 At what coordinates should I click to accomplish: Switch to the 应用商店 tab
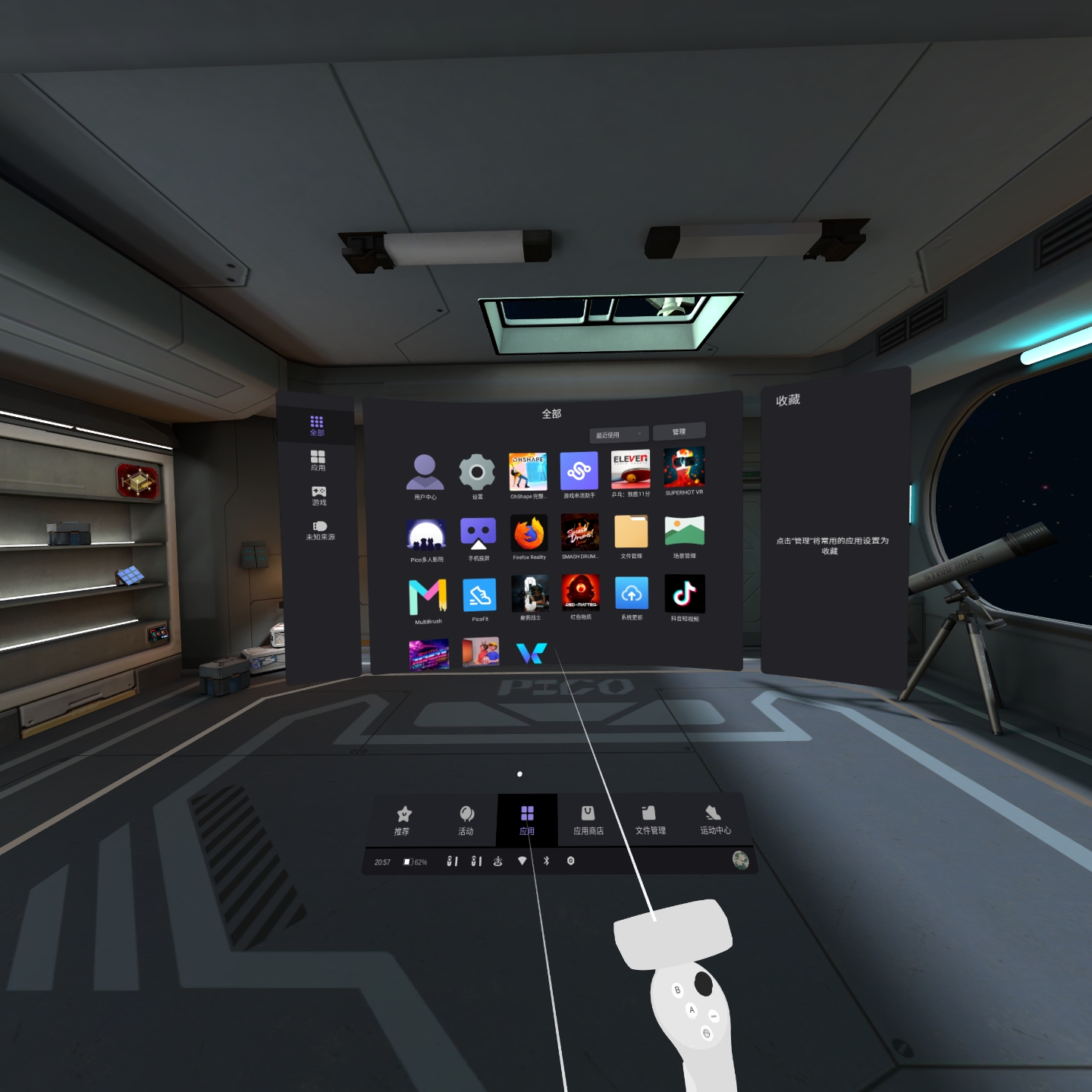pos(590,821)
